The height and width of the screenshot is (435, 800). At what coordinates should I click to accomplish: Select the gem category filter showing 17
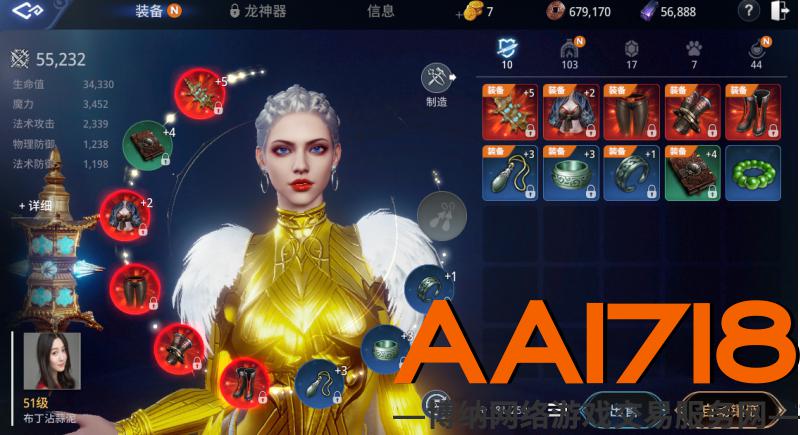pos(631,53)
